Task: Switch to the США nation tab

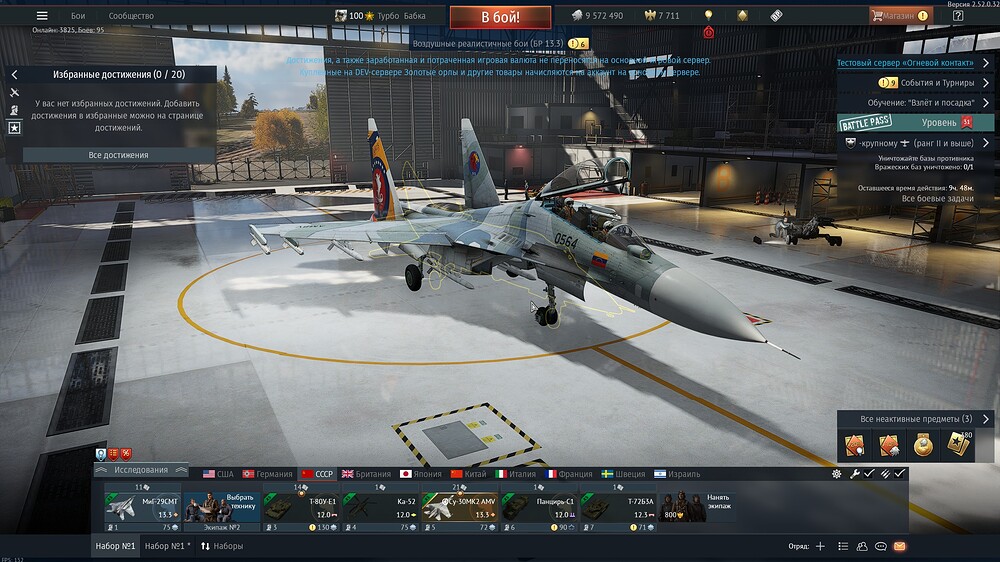Action: (218, 474)
